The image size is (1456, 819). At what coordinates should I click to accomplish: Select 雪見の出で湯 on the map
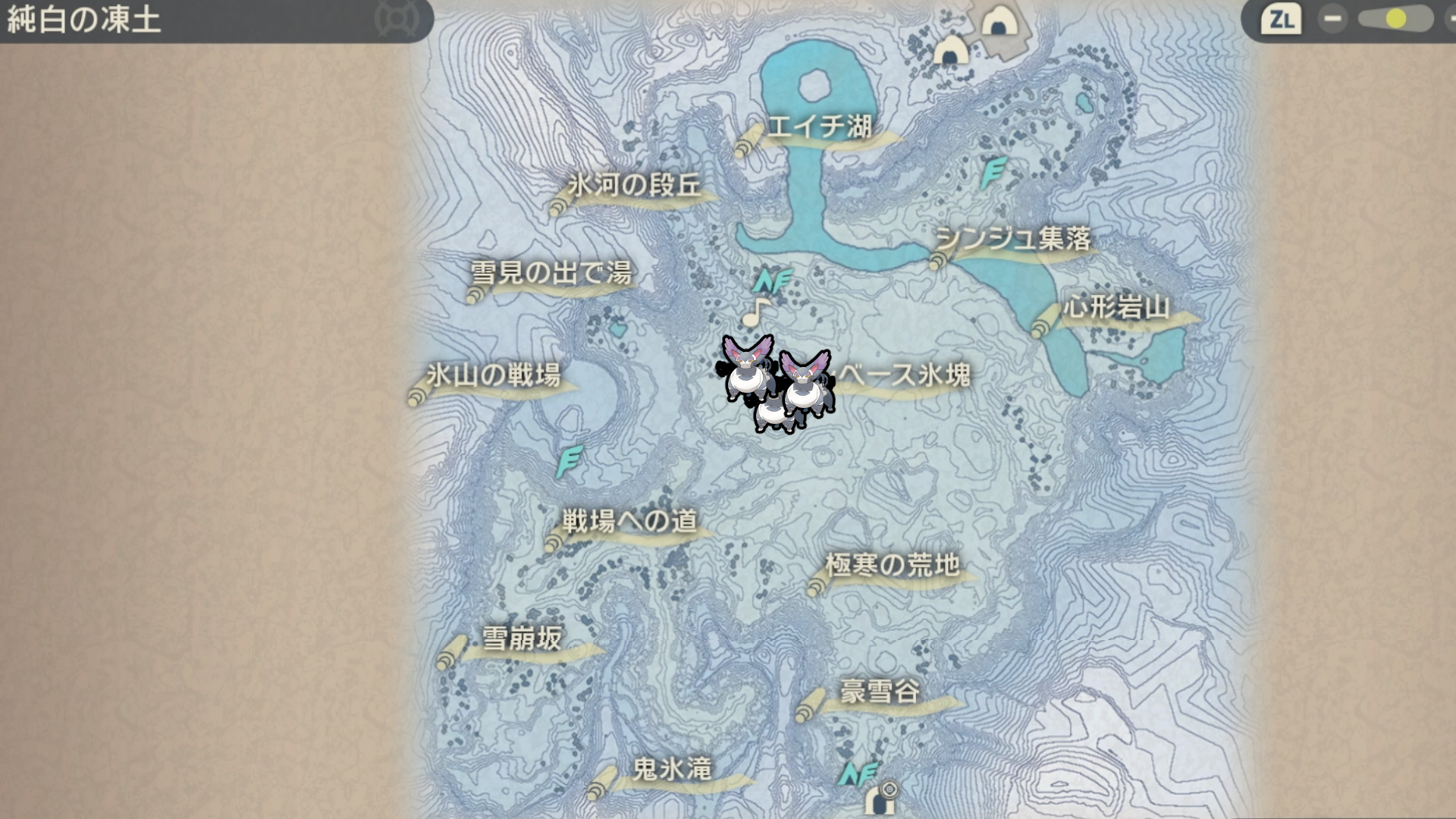551,273
